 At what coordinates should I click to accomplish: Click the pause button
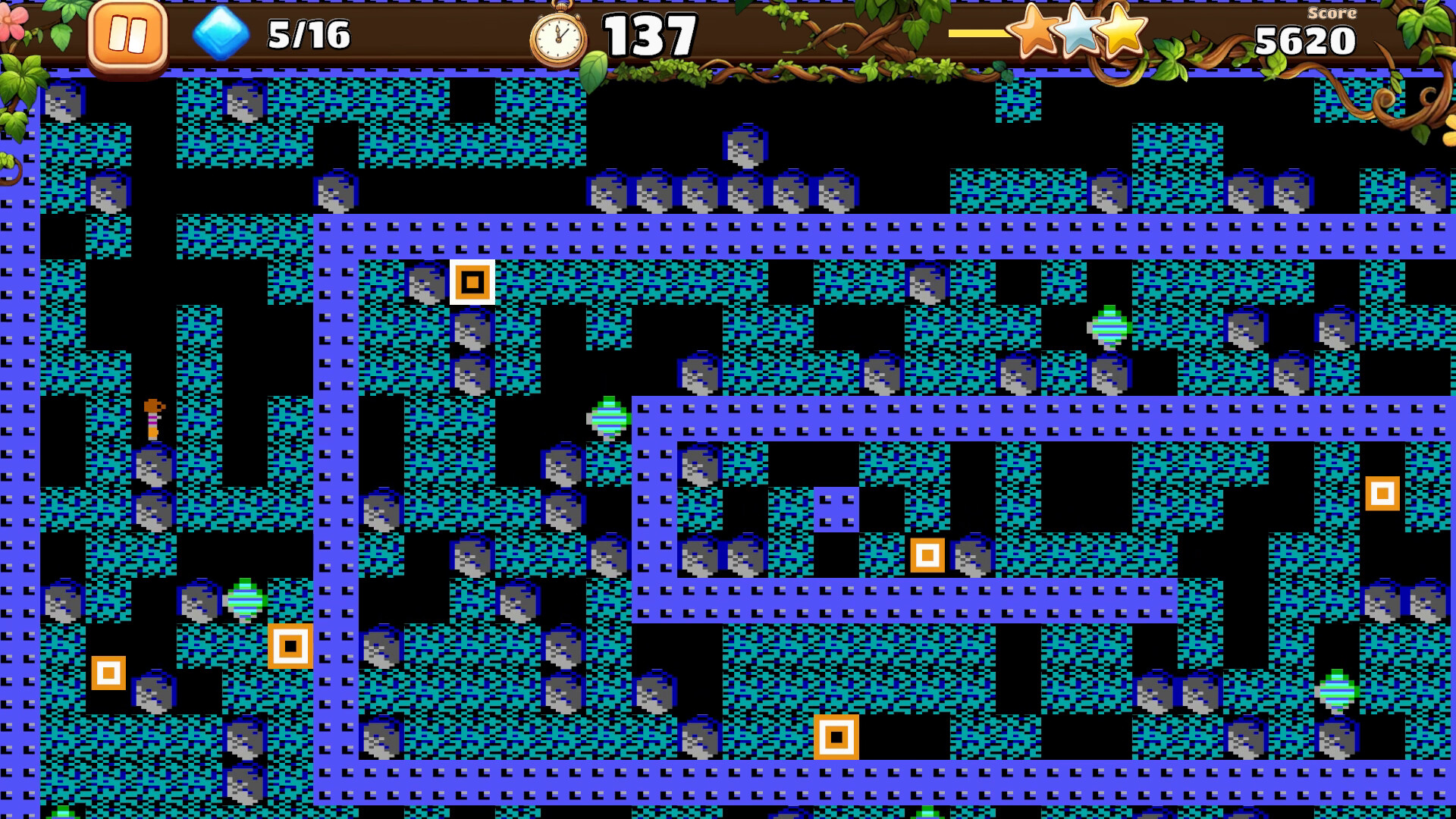coord(127,33)
